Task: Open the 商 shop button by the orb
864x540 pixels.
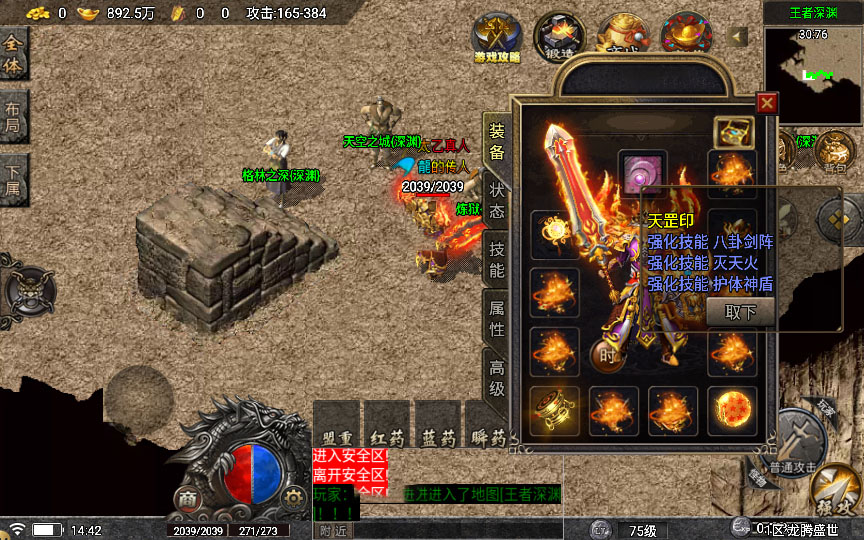Action: (x=186, y=497)
